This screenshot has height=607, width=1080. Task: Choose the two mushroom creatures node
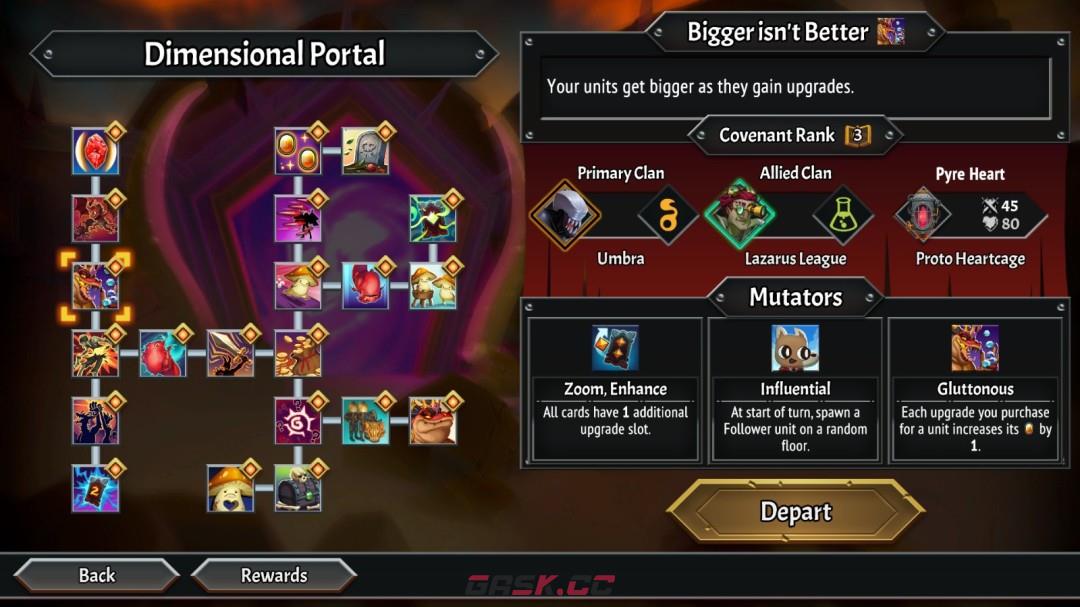[432, 286]
